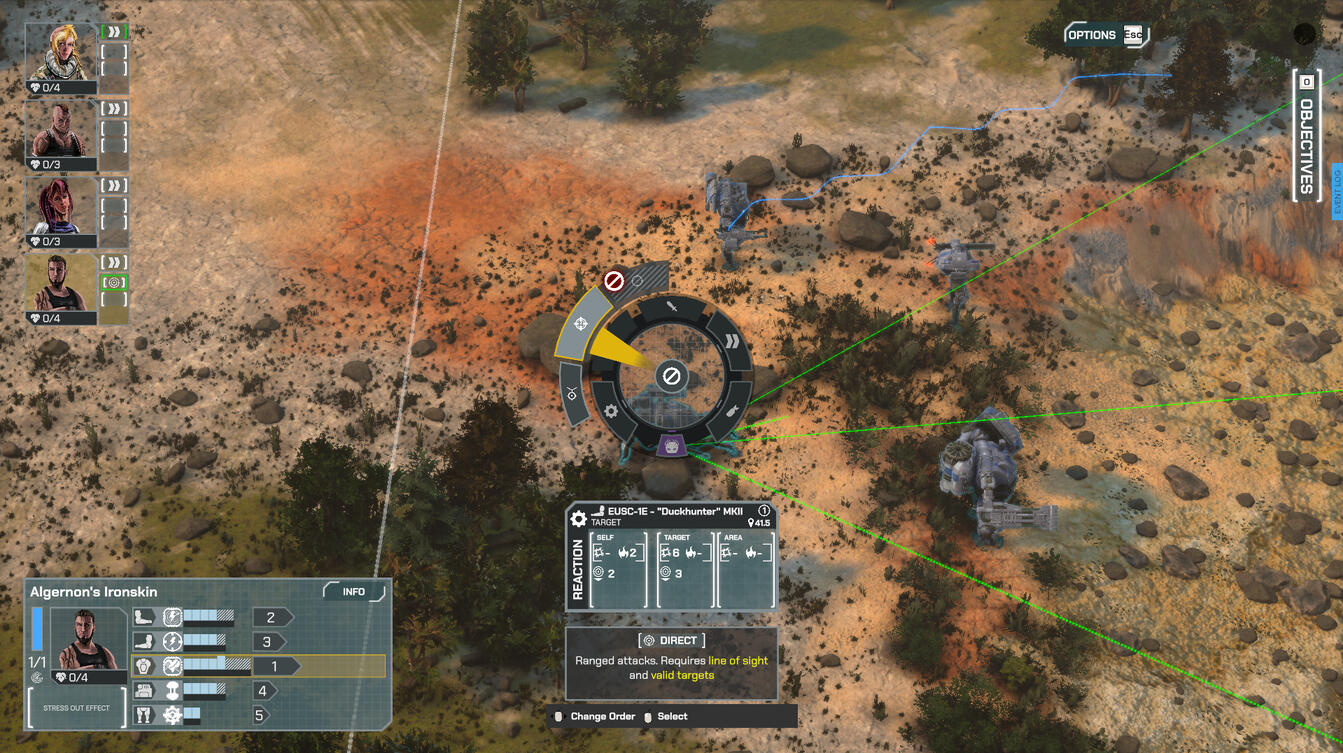Choose the sword melee order on wheel

(672, 307)
